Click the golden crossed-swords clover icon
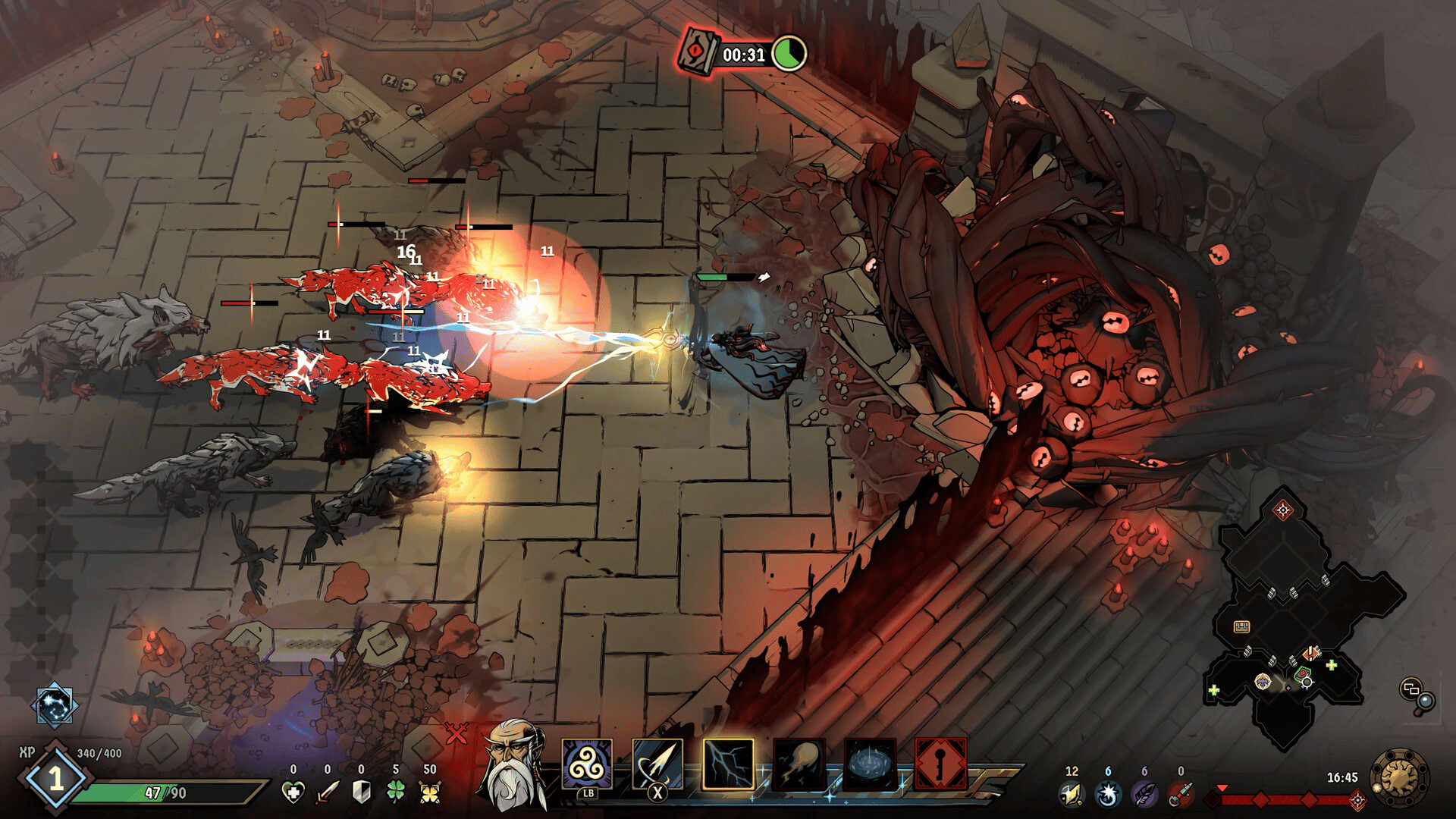The width and height of the screenshot is (1456, 819). (430, 792)
